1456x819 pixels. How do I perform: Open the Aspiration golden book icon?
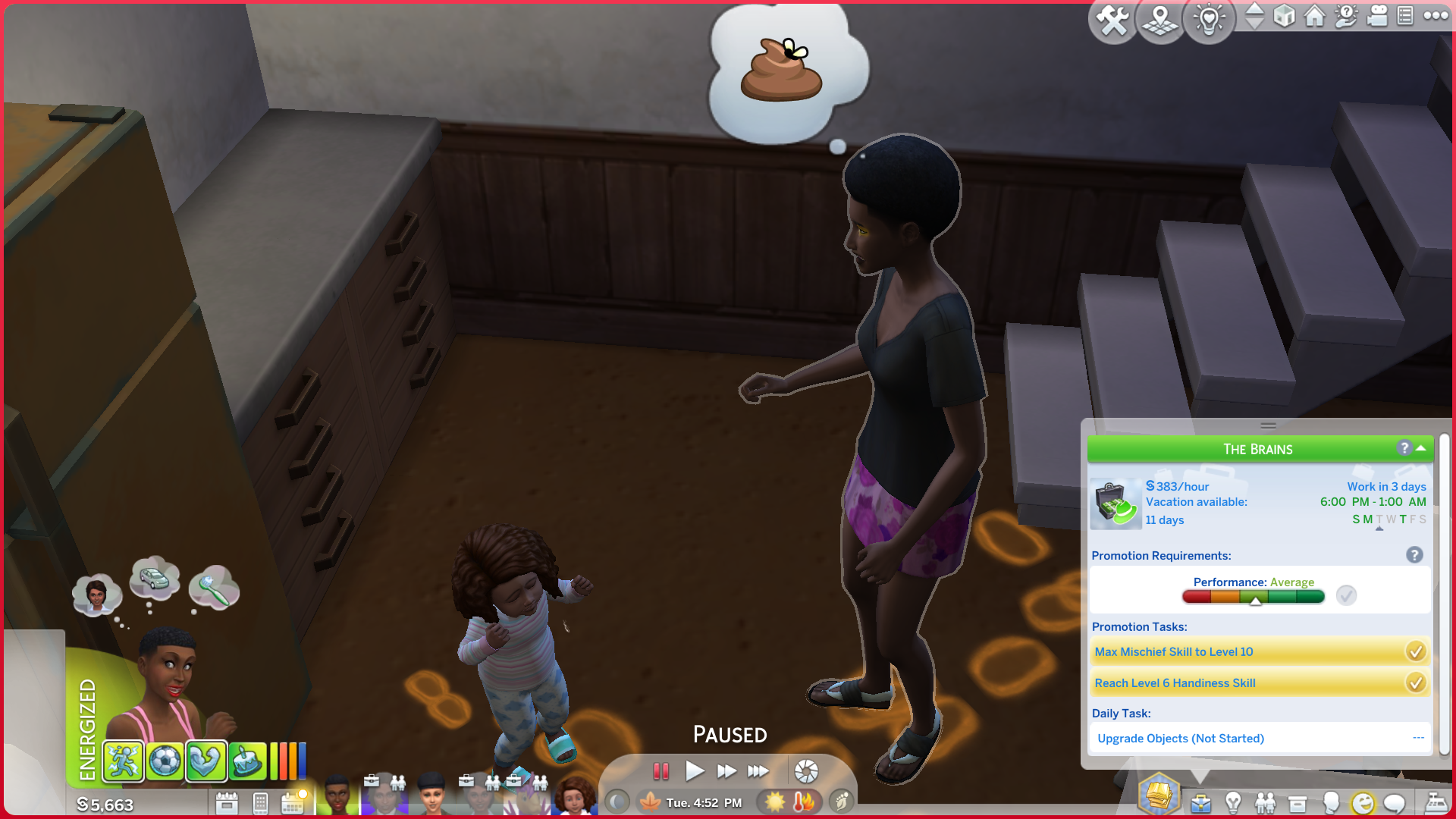[x=1159, y=795]
